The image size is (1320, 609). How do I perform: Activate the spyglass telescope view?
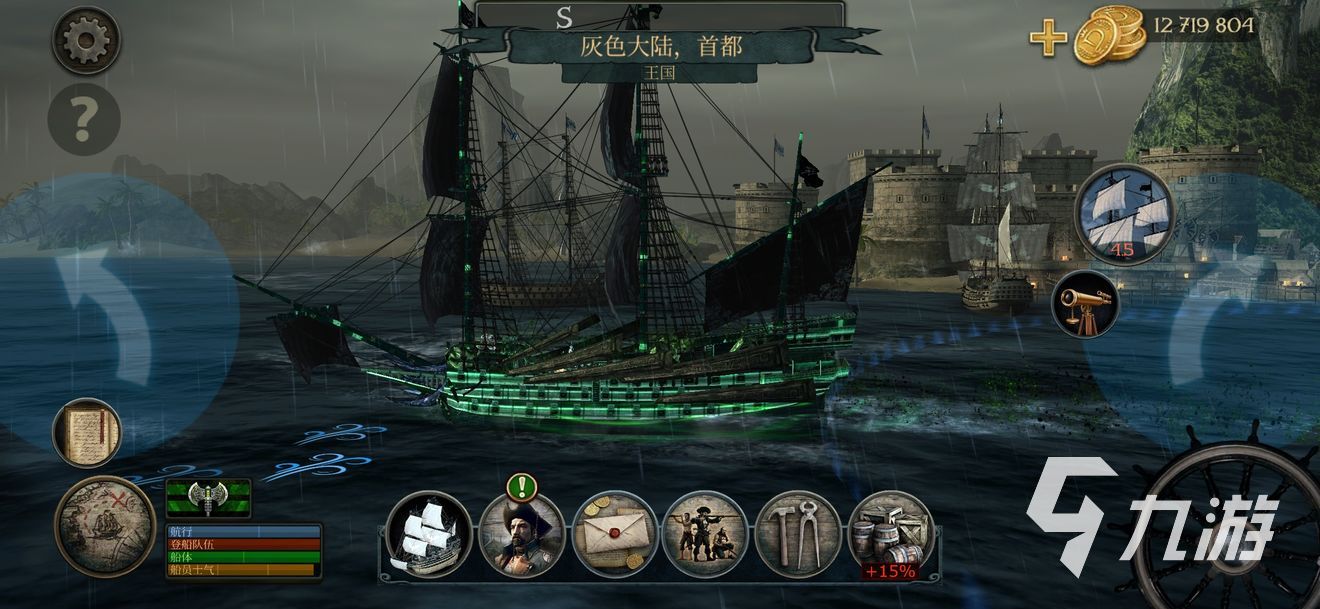(1085, 303)
